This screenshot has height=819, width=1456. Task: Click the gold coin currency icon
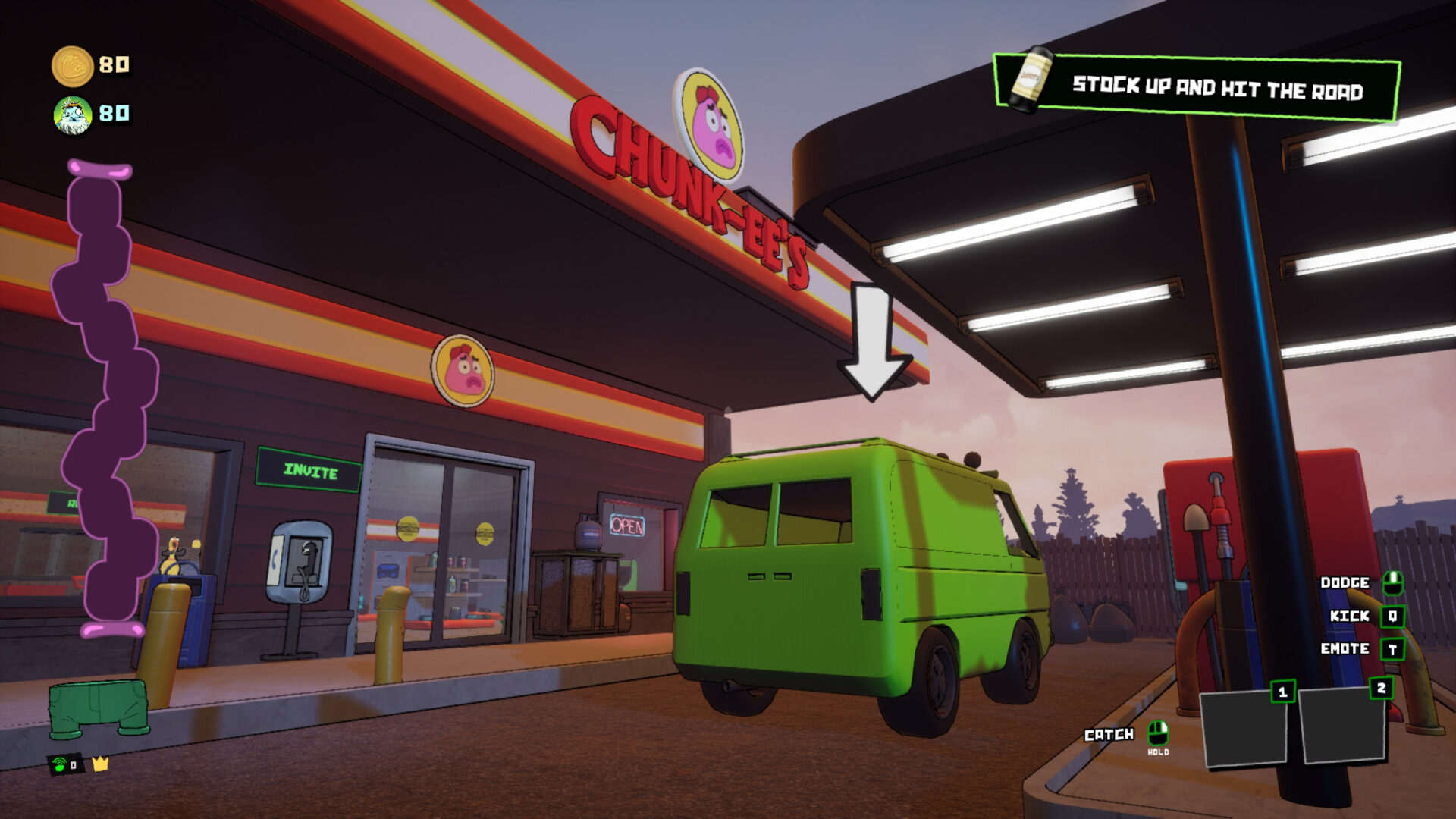pyautogui.click(x=72, y=66)
